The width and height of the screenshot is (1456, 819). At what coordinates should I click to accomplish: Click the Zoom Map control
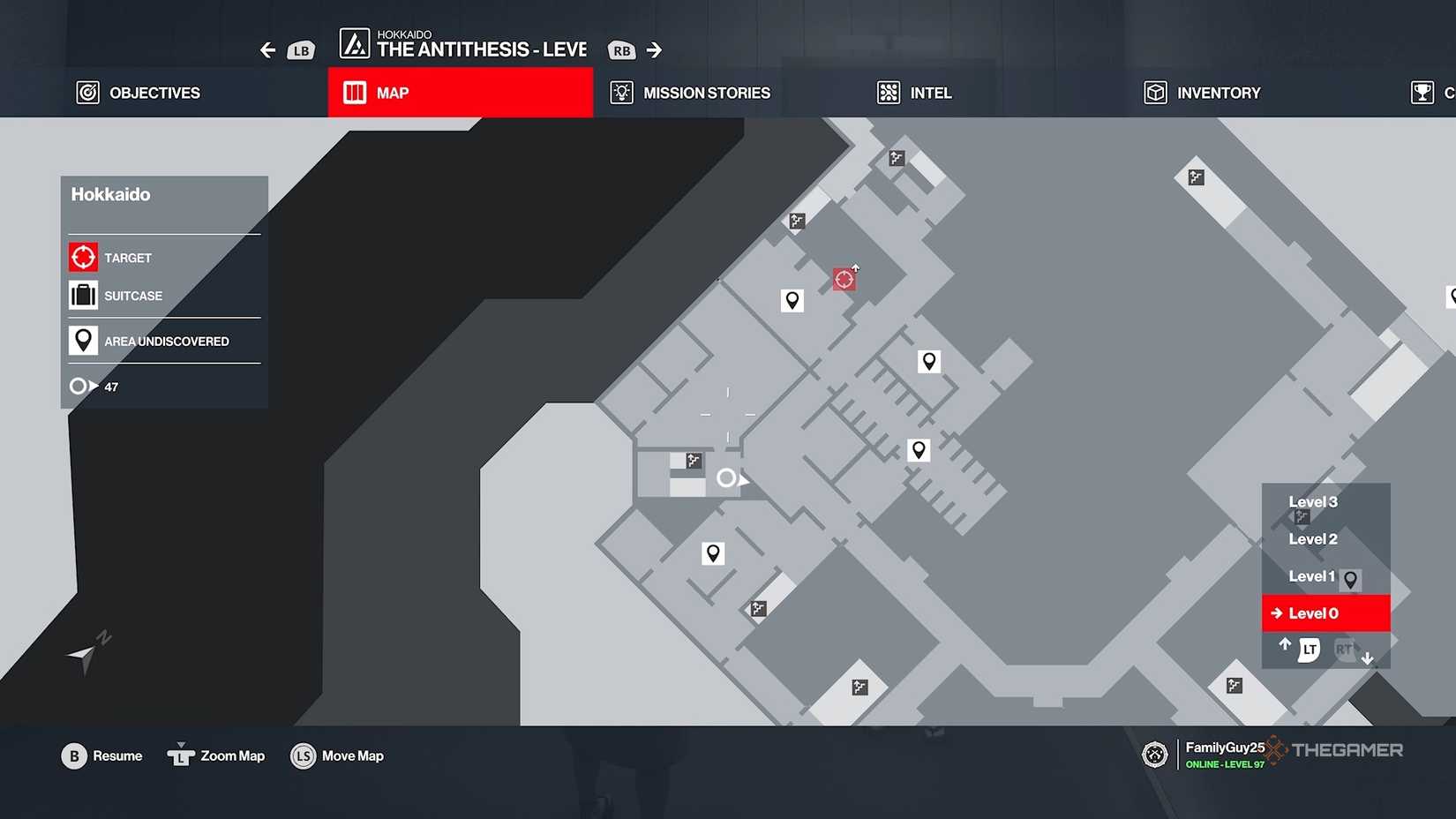tap(215, 755)
